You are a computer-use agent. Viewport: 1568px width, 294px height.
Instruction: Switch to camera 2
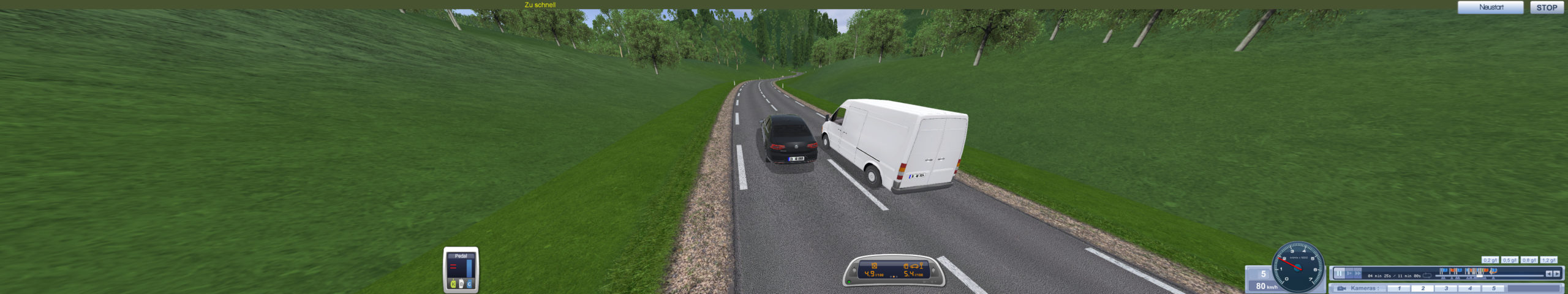tap(1423, 288)
